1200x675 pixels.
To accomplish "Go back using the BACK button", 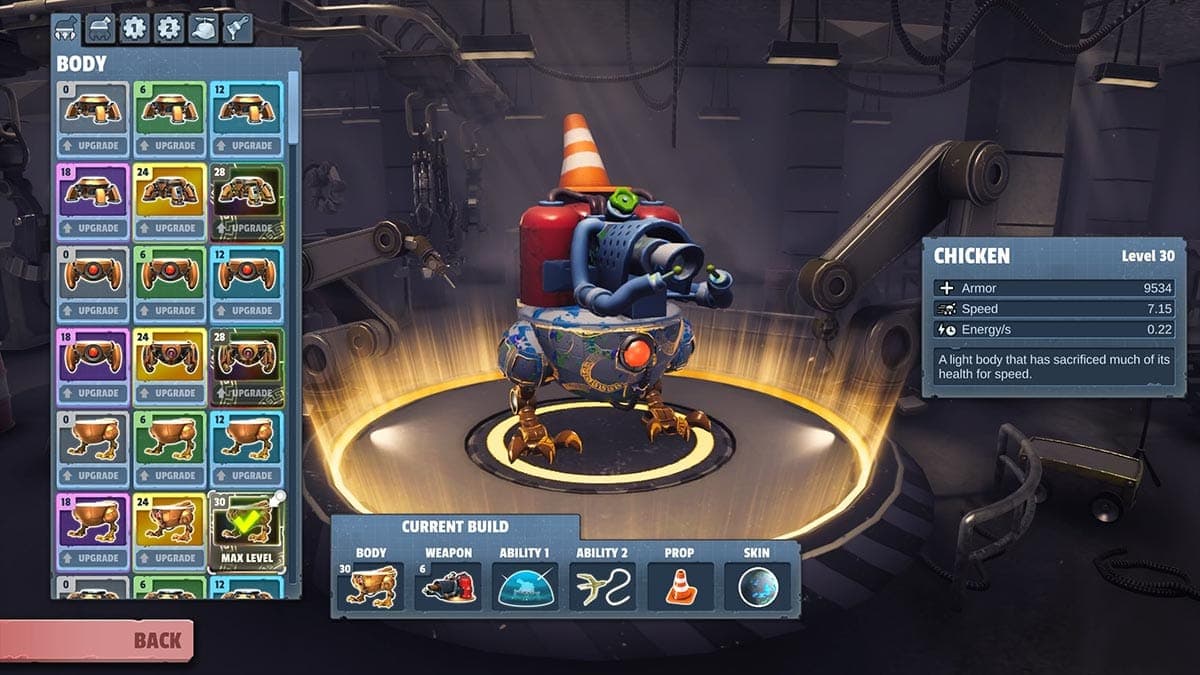I will point(96,640).
